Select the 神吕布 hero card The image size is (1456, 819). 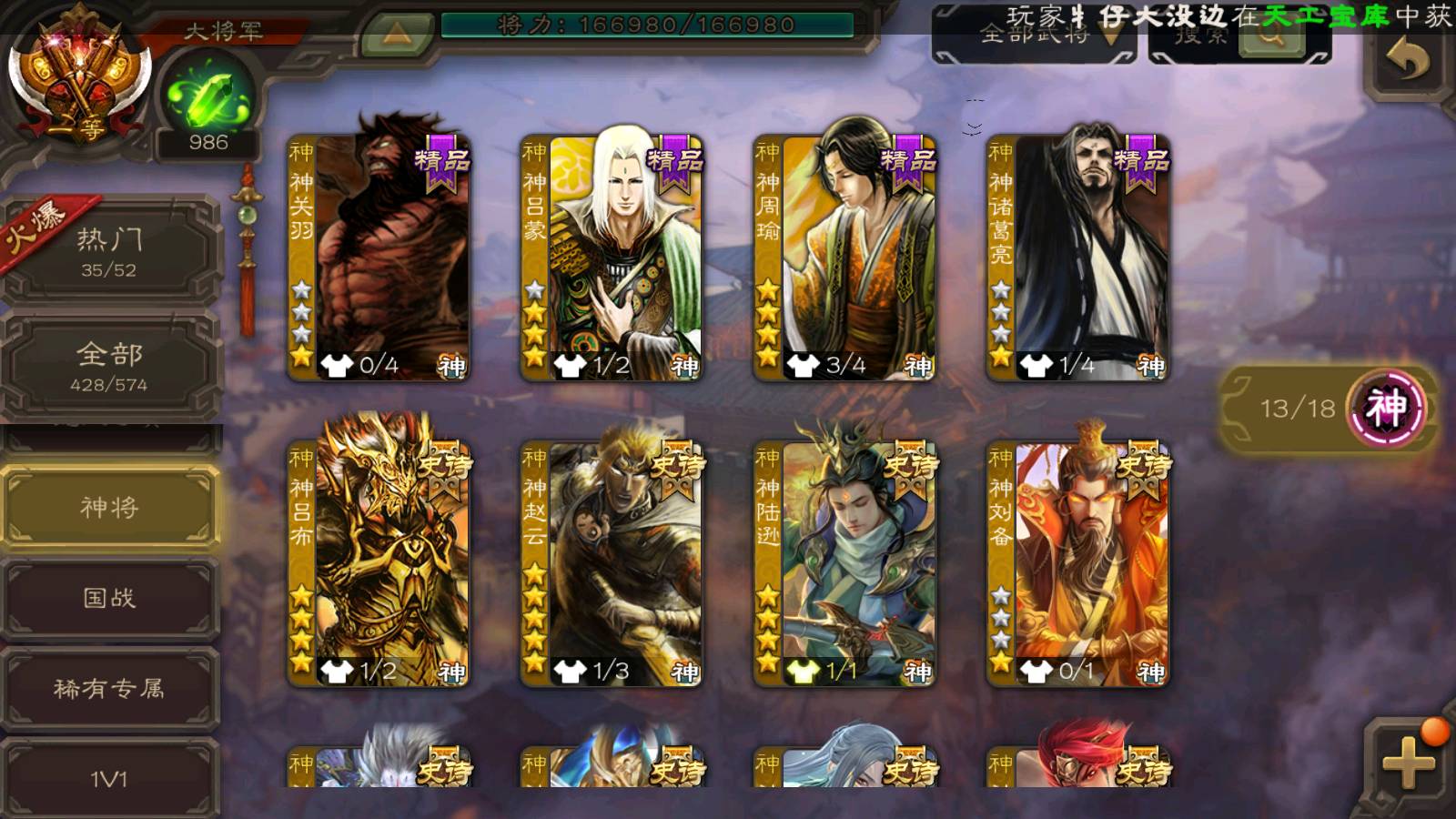tap(379, 562)
